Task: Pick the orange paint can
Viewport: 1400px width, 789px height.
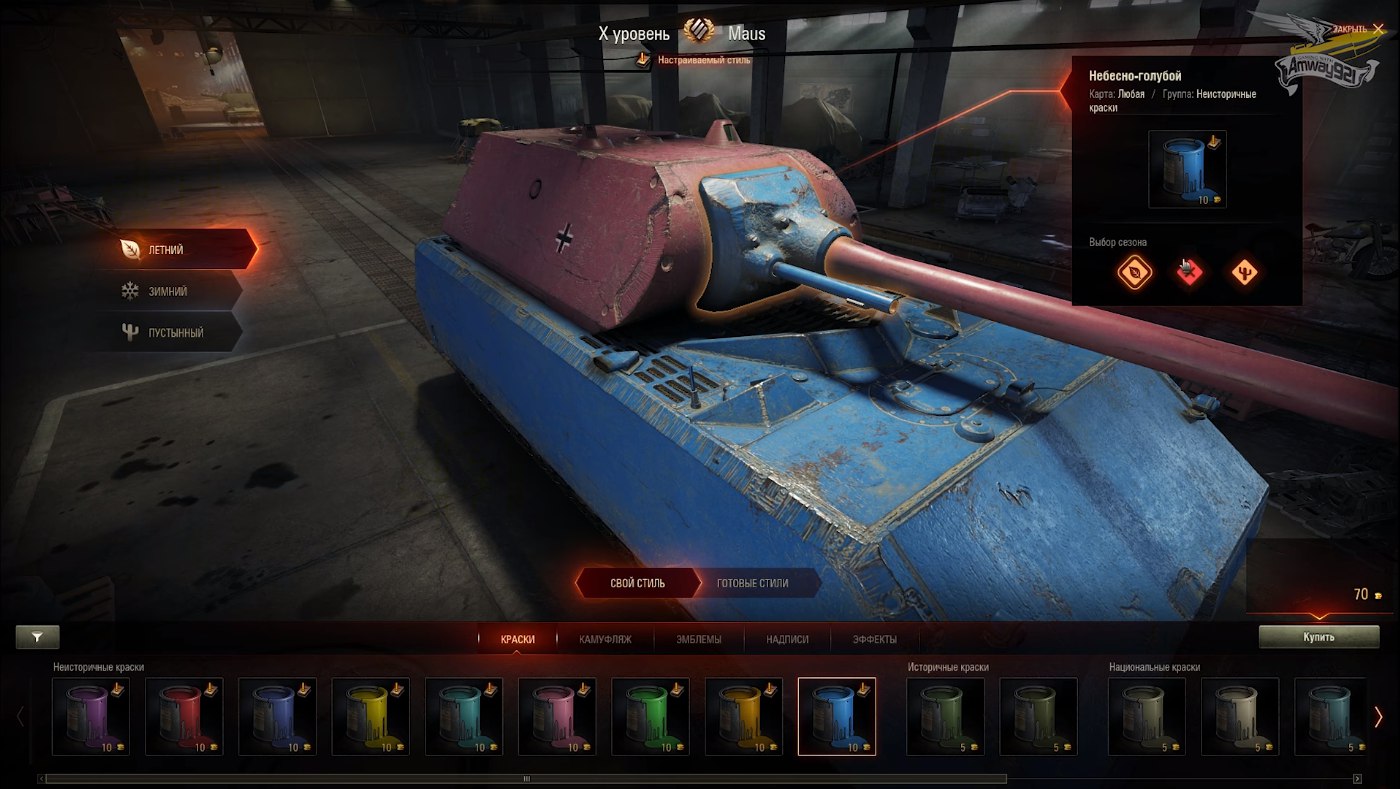Action: [743, 716]
